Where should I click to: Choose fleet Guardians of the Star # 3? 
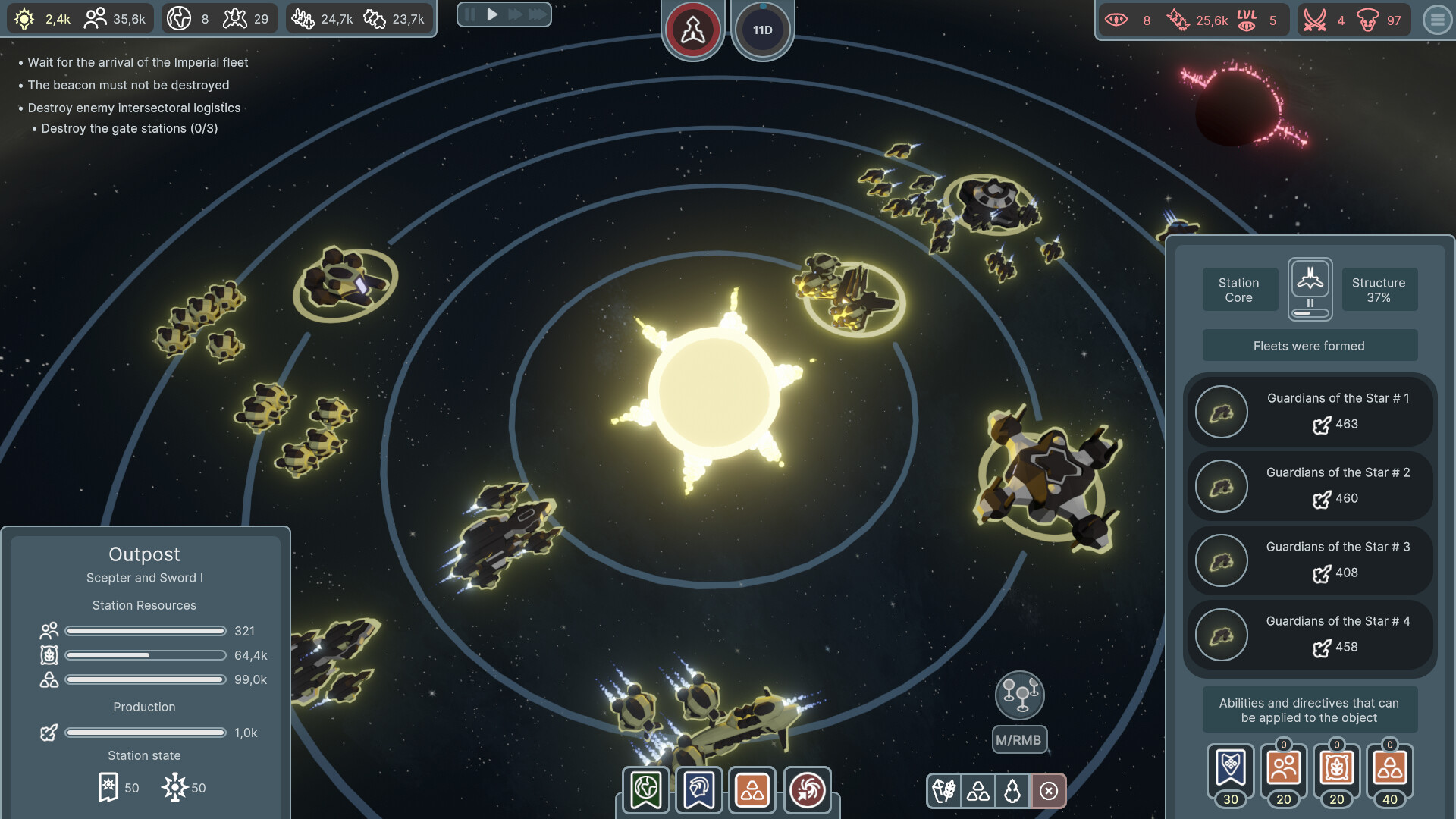(x=1310, y=560)
